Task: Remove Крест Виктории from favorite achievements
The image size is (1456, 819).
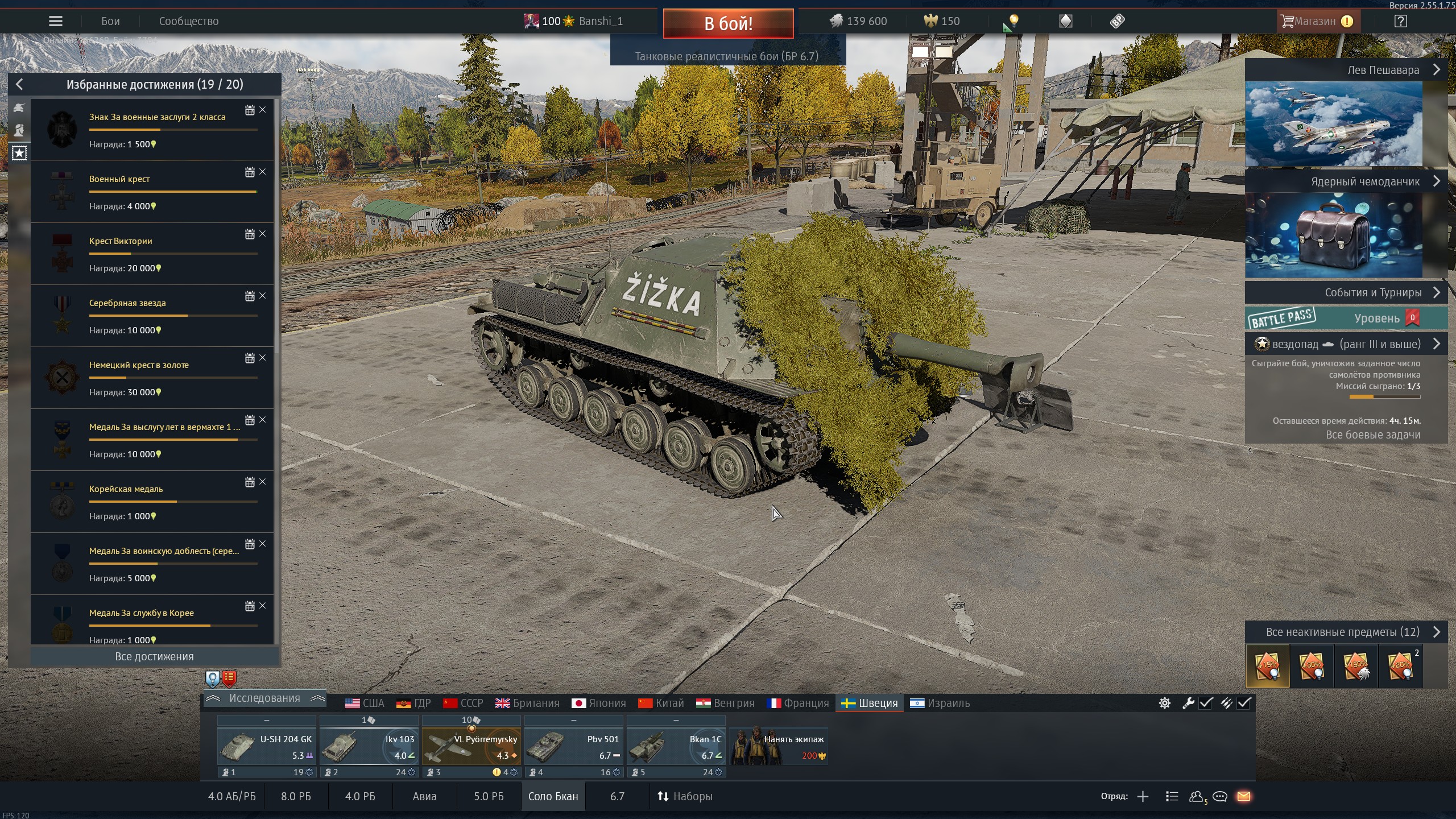Action: click(263, 234)
